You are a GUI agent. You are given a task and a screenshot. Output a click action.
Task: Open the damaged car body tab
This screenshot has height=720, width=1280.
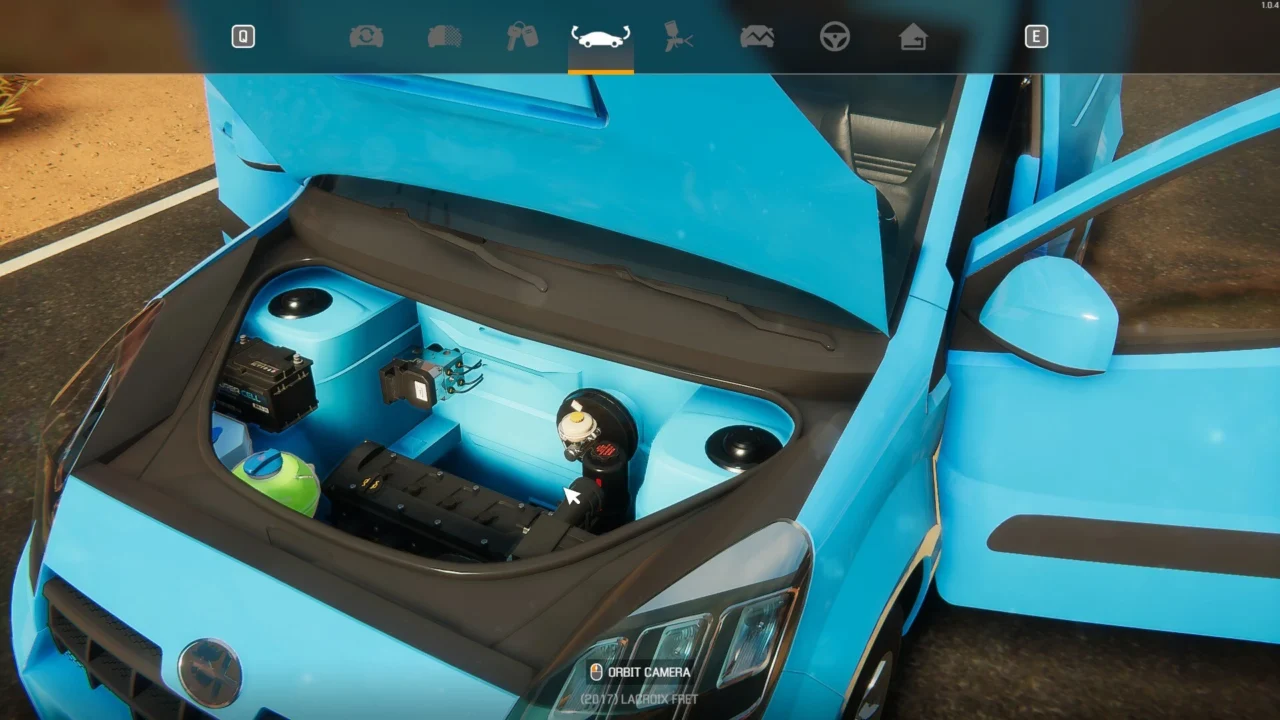tap(757, 37)
